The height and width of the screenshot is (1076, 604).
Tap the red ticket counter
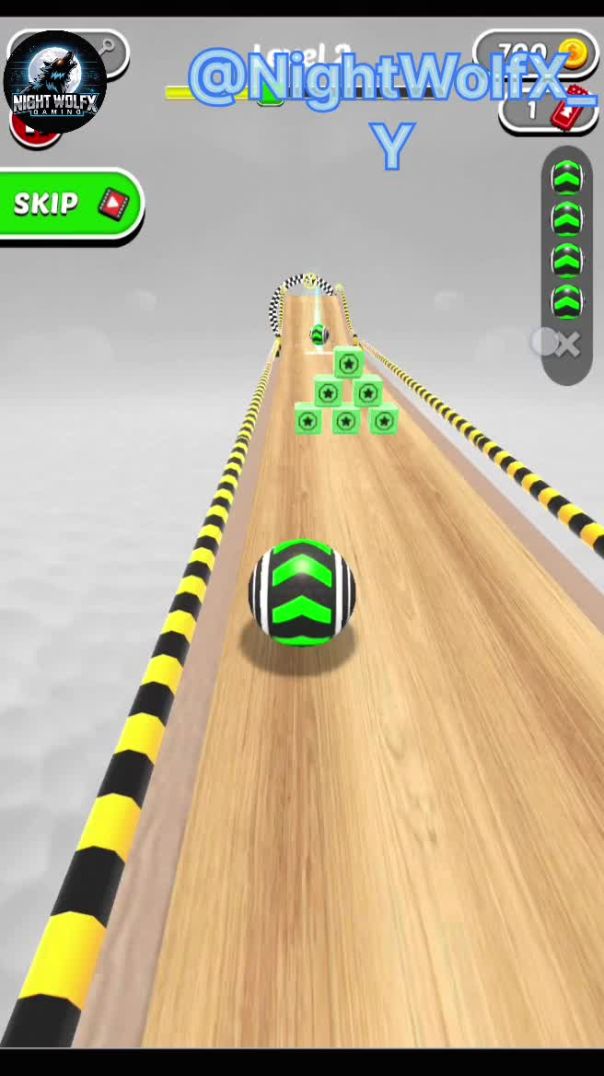548,109
